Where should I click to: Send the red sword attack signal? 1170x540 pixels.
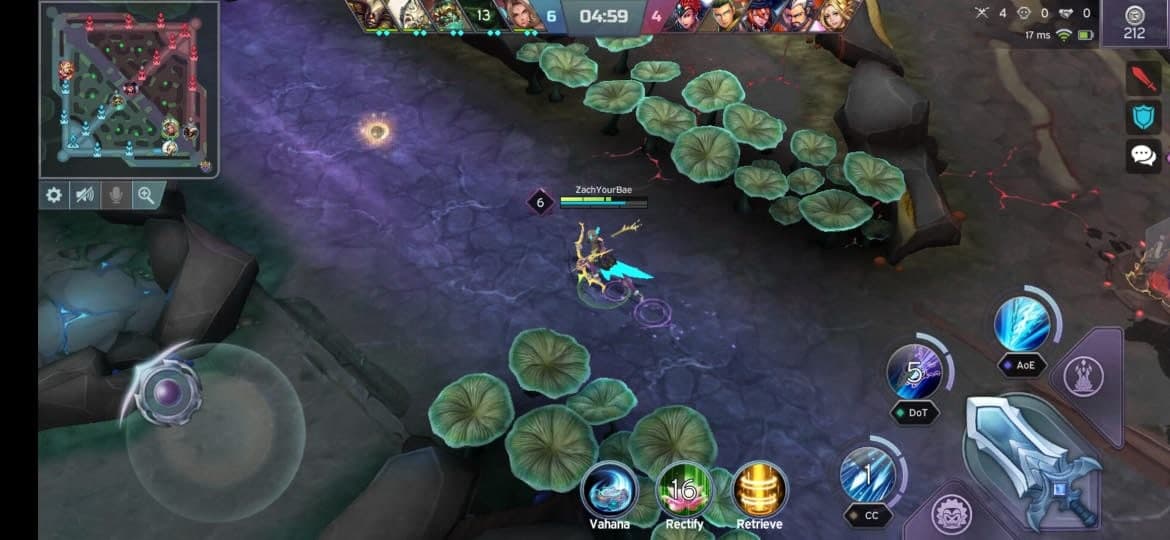coord(1142,78)
